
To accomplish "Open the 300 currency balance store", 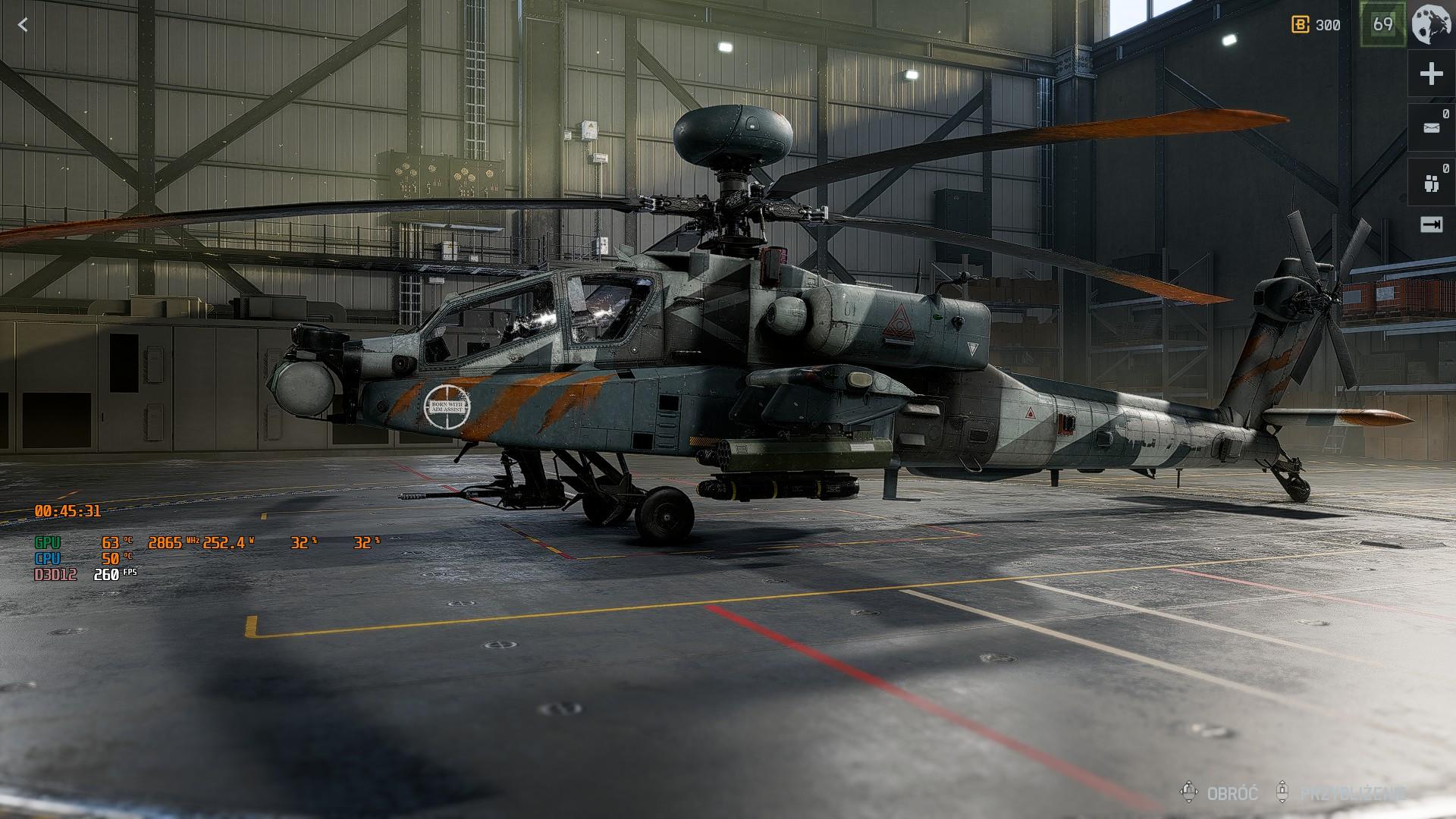I will pyautogui.click(x=1316, y=25).
